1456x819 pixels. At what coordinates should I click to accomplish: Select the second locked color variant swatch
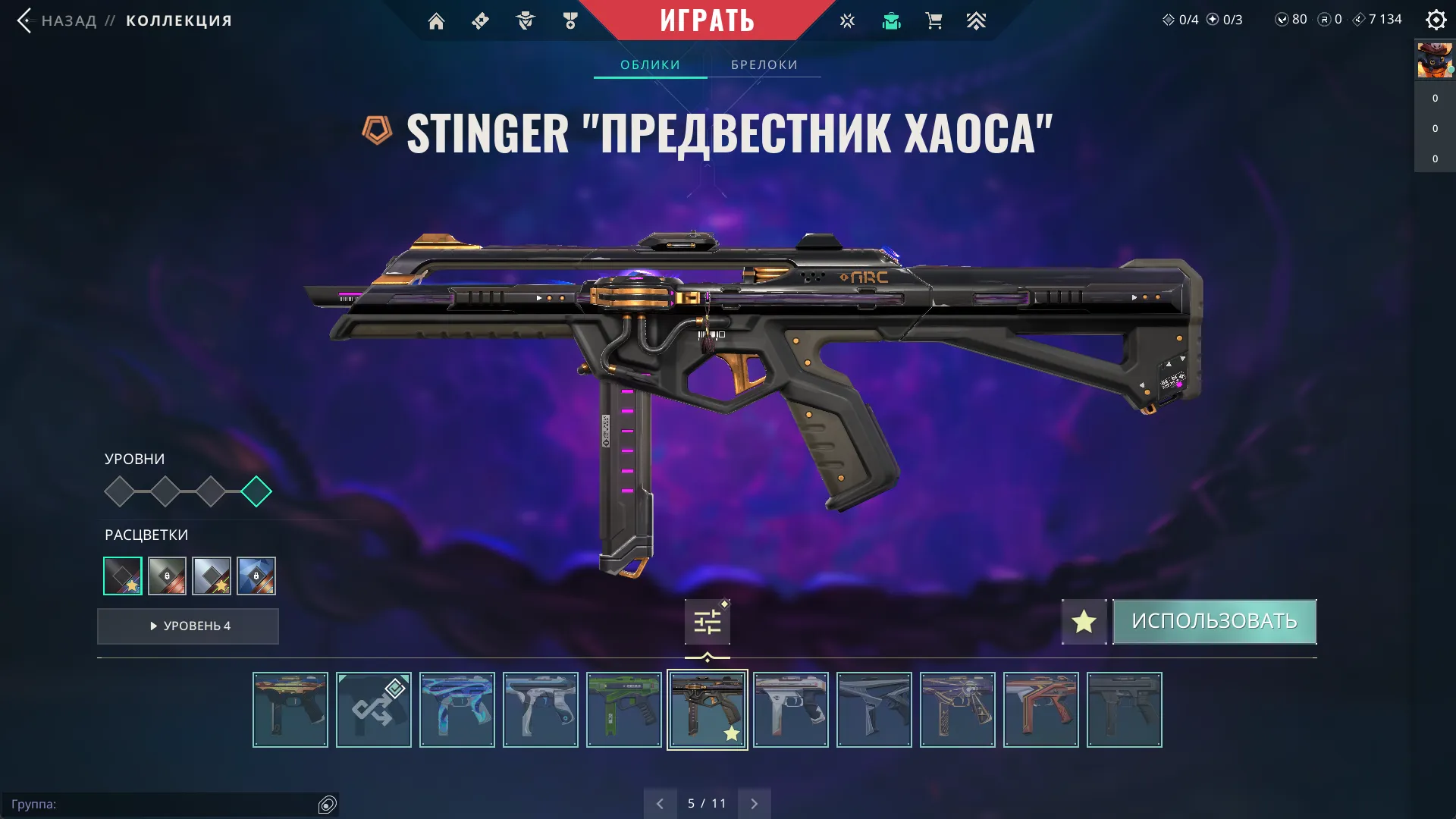coord(167,576)
